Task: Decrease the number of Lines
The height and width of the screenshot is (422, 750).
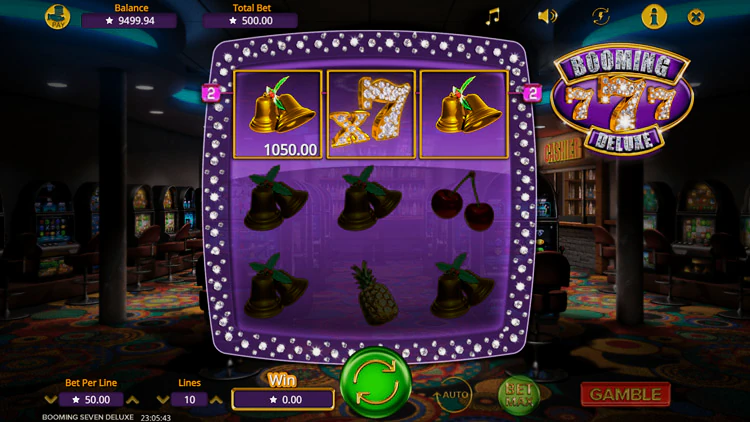Action: tap(163, 400)
